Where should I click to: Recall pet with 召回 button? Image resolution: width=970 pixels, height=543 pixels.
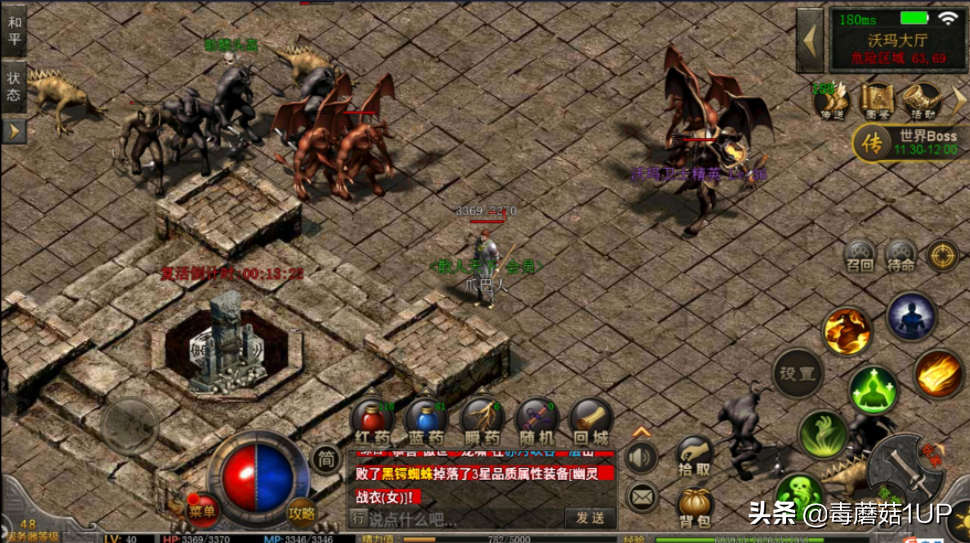[859, 256]
